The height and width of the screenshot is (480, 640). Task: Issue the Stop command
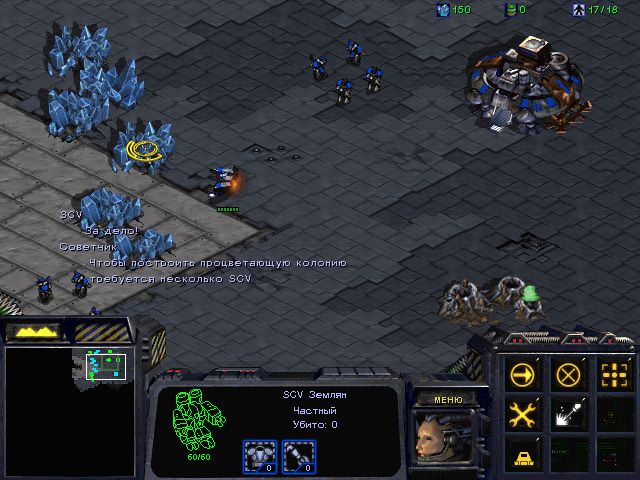pos(569,375)
